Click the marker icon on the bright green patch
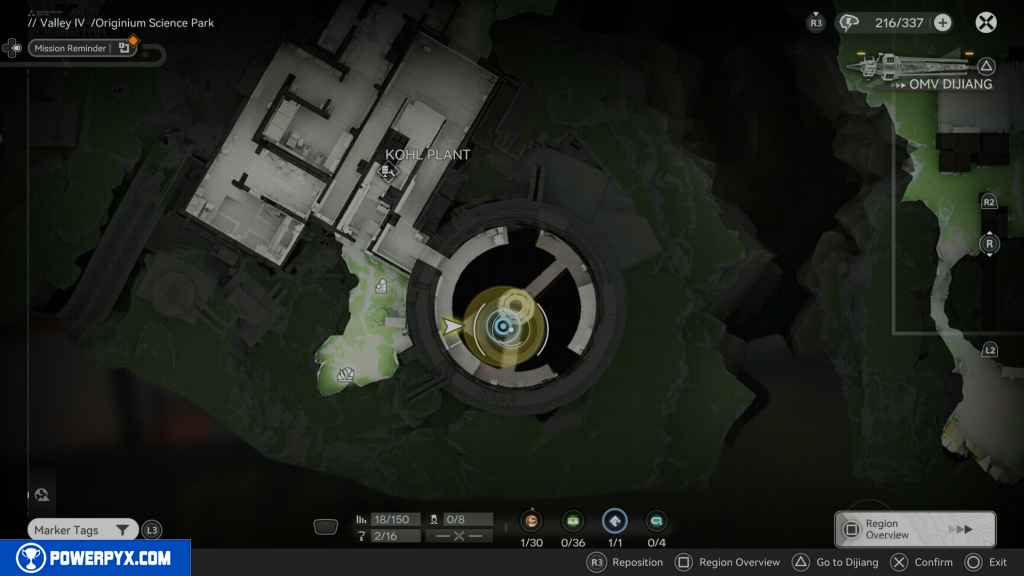Screen dimensions: 1024x576 pyautogui.click(x=381, y=287)
